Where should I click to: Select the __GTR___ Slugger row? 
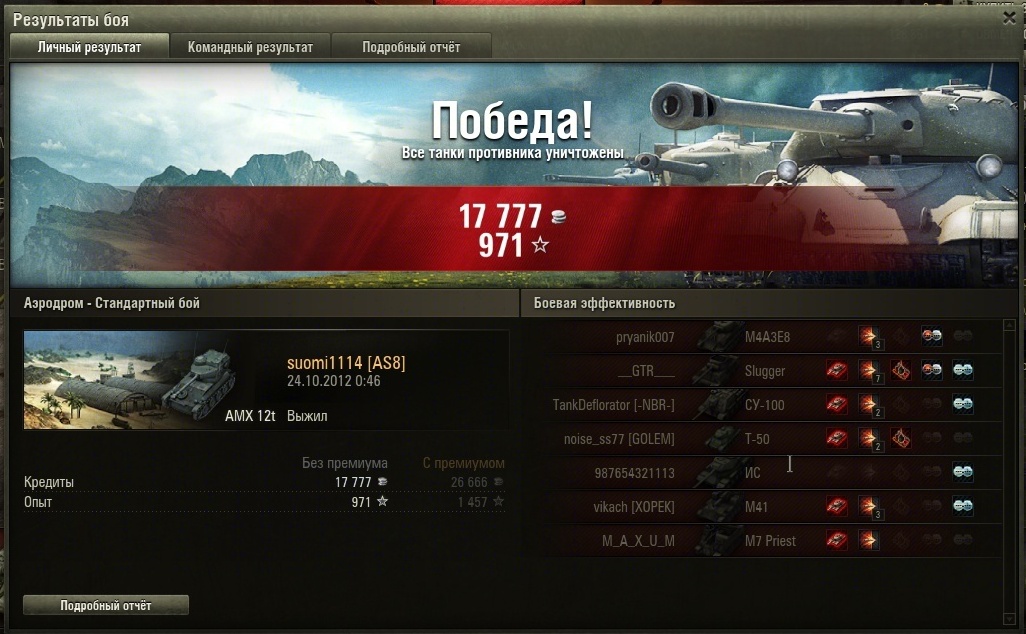point(760,371)
